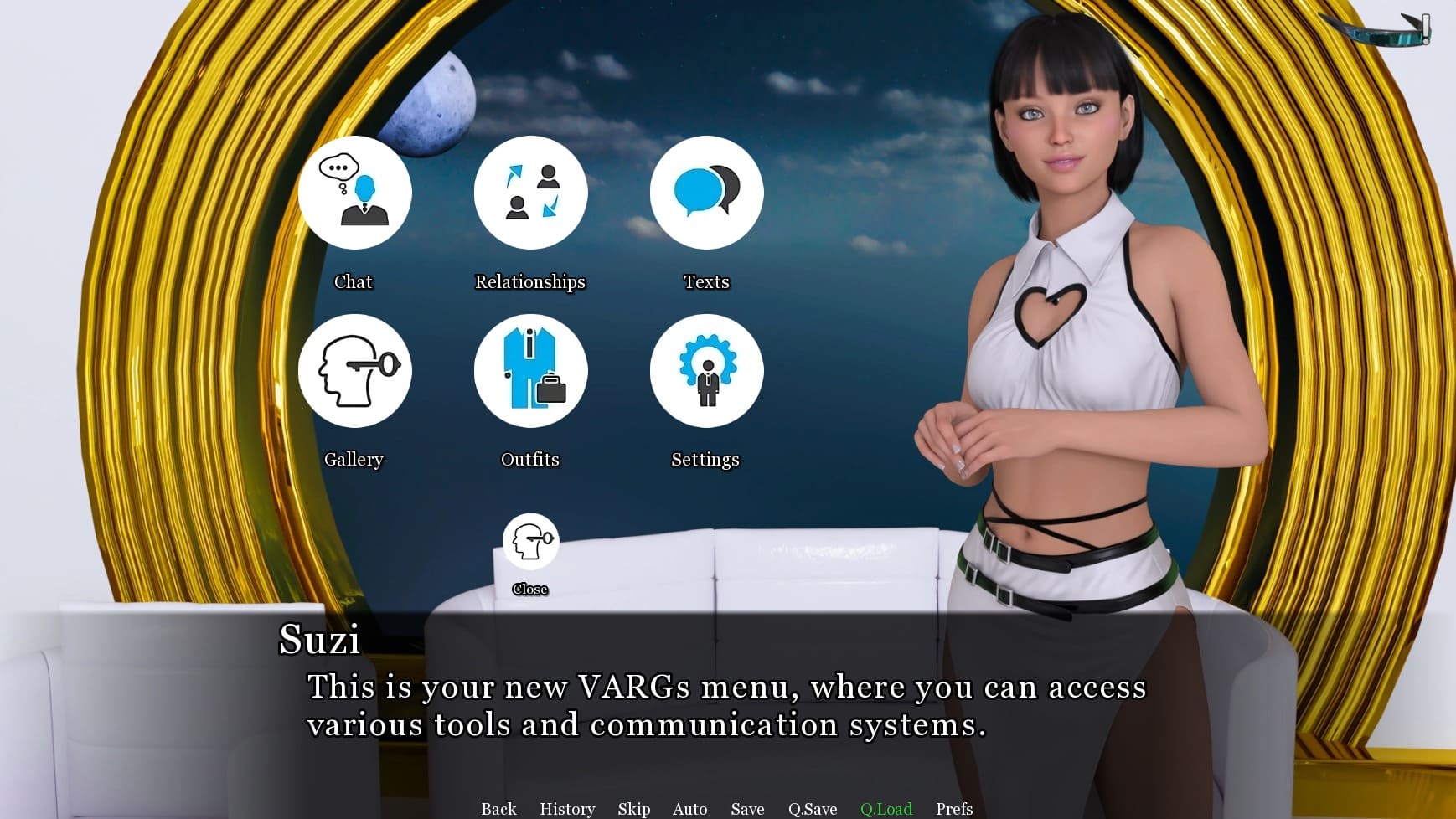Open the Gallery
The height and width of the screenshot is (819, 1456).
pyautogui.click(x=354, y=371)
